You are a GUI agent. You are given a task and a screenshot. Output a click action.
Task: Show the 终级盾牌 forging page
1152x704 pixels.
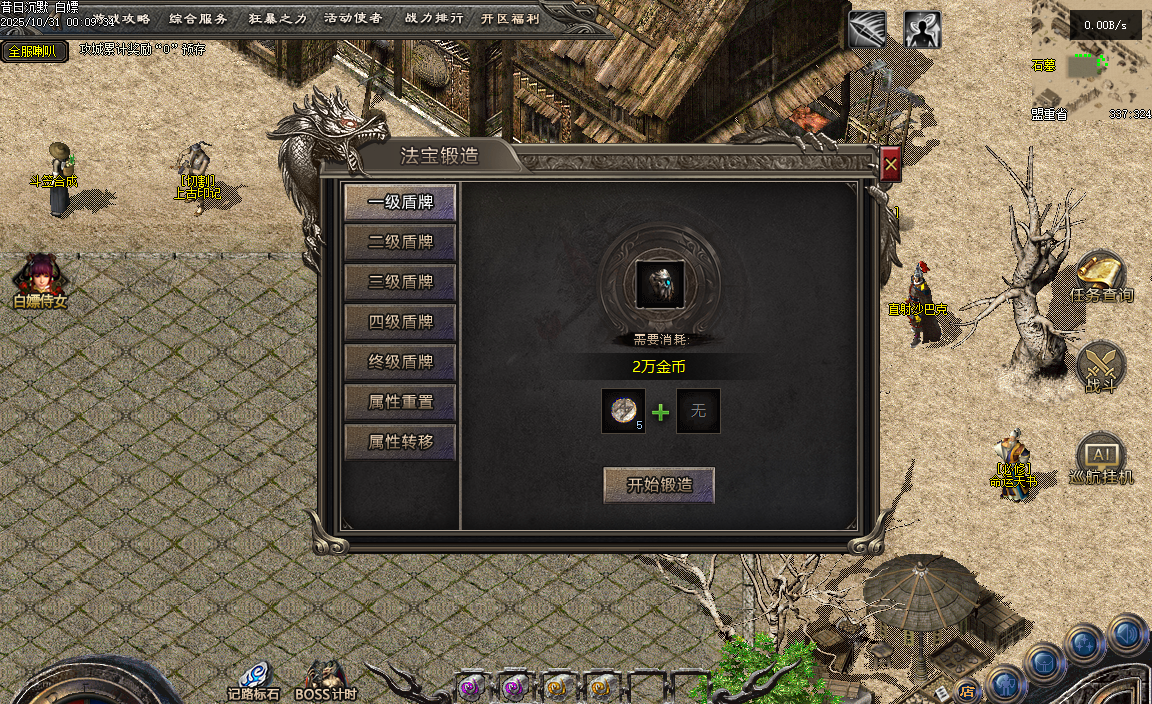[x=400, y=362]
